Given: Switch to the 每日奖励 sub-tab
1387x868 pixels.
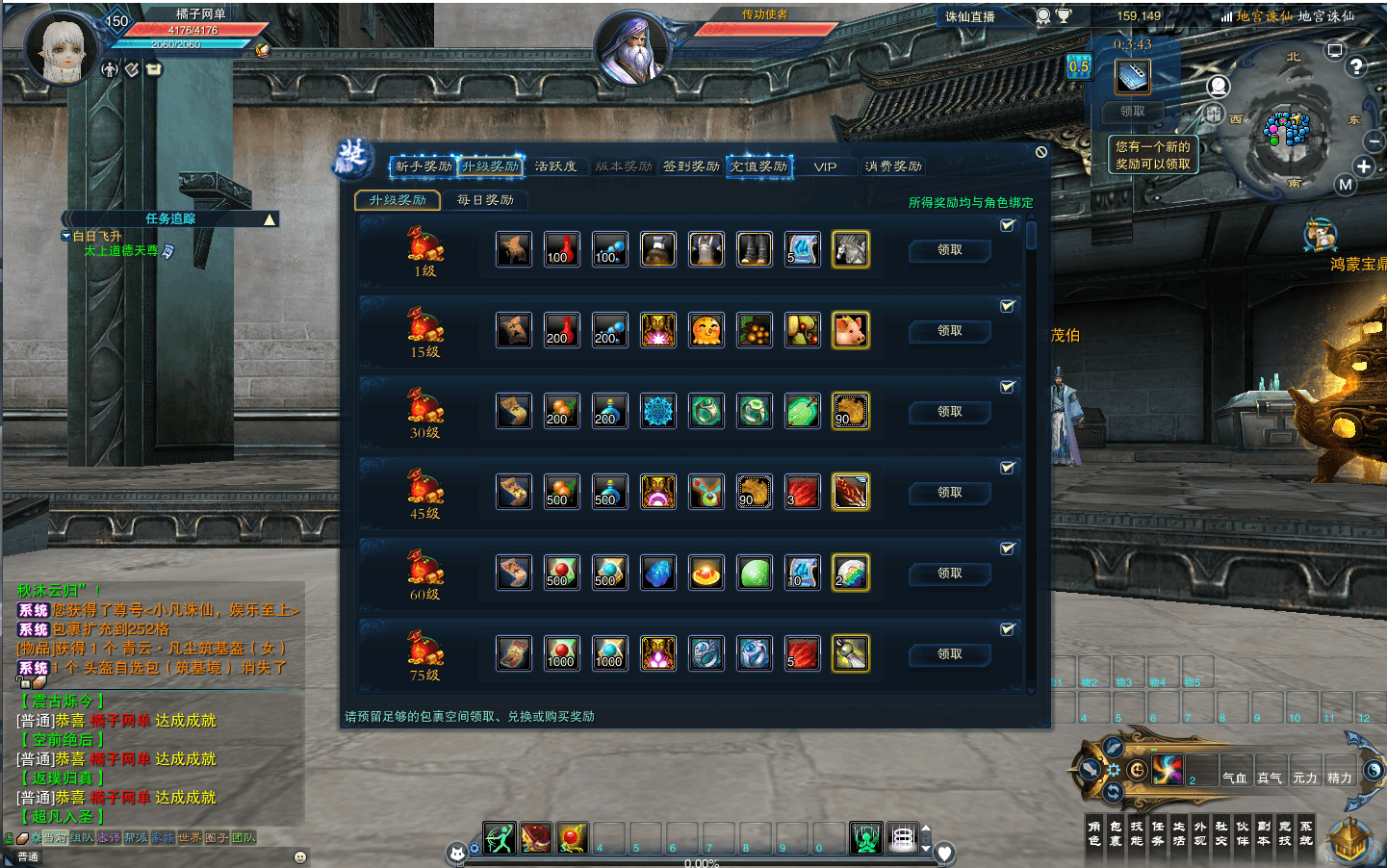Looking at the screenshot, I should 485,200.
